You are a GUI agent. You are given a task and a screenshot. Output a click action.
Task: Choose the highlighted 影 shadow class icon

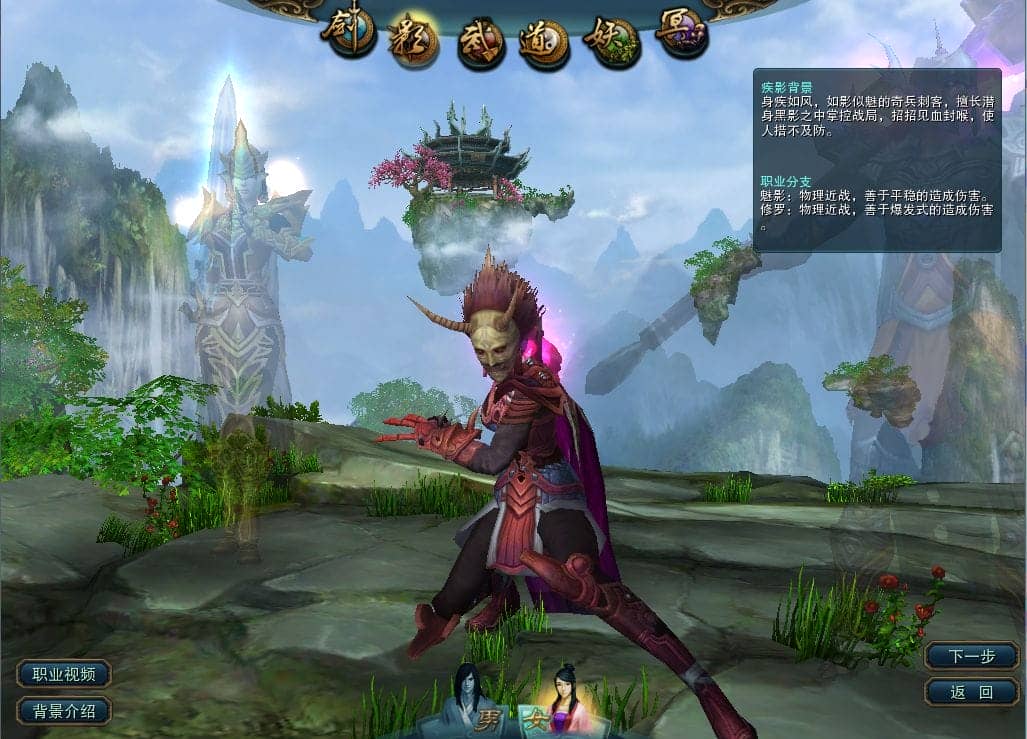click(414, 40)
